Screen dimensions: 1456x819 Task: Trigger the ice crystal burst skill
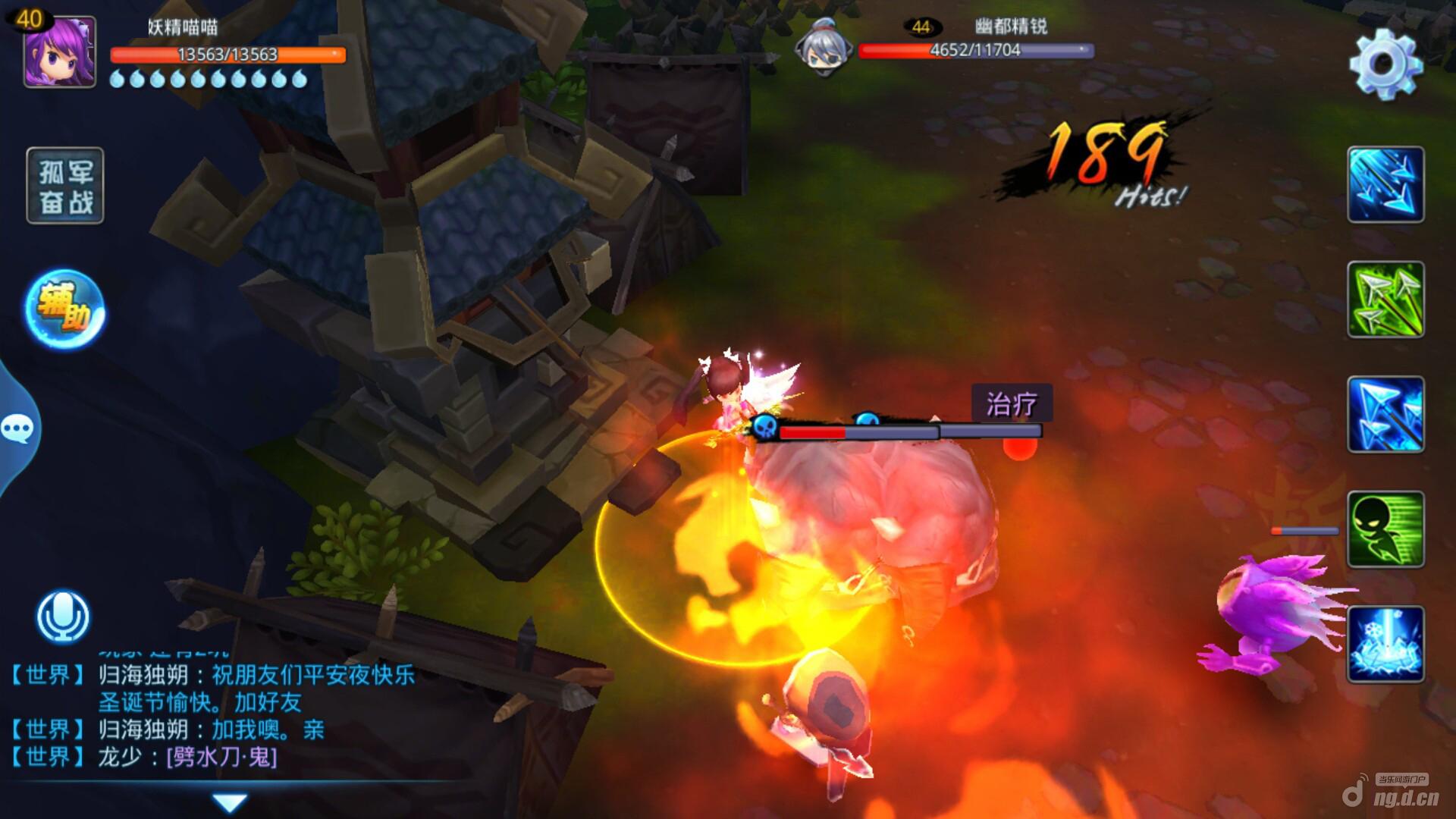point(1385,644)
